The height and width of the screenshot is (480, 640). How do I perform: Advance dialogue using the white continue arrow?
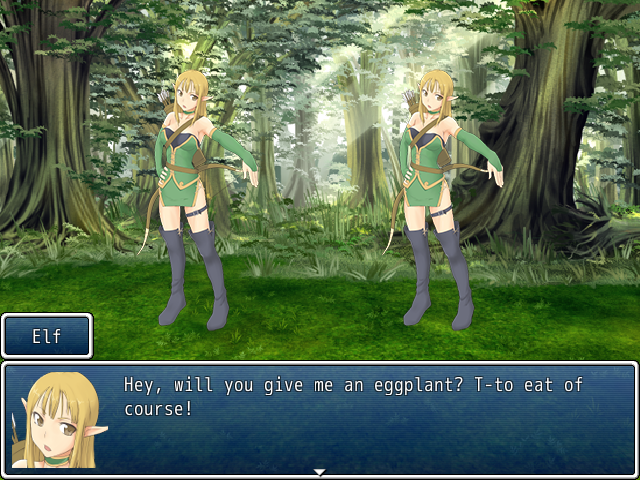point(319,471)
